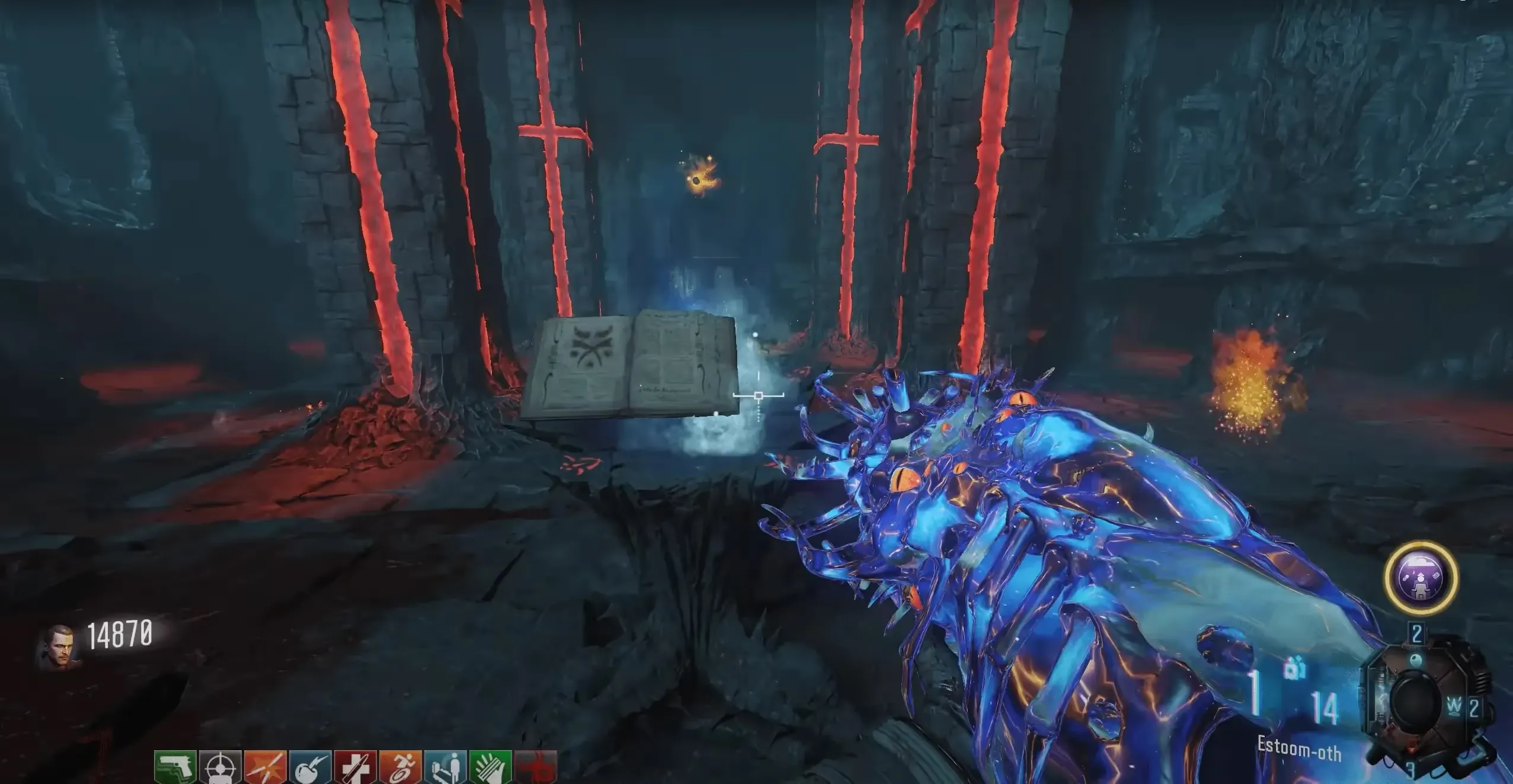Click the faded dark red perk icon
The height and width of the screenshot is (784, 1513).
coord(536,767)
